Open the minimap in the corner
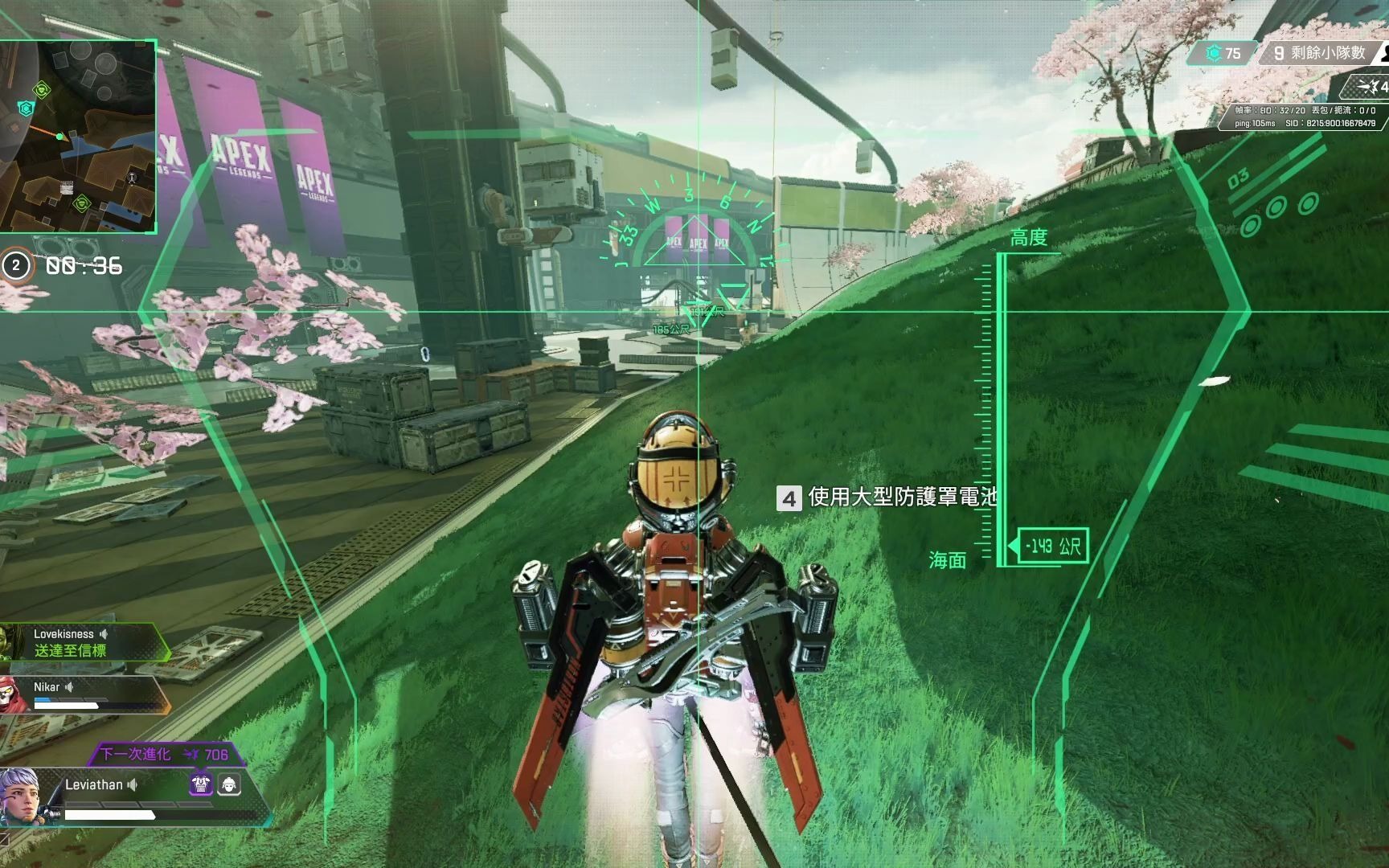Image resolution: width=1389 pixels, height=868 pixels. pyautogui.click(x=77, y=136)
